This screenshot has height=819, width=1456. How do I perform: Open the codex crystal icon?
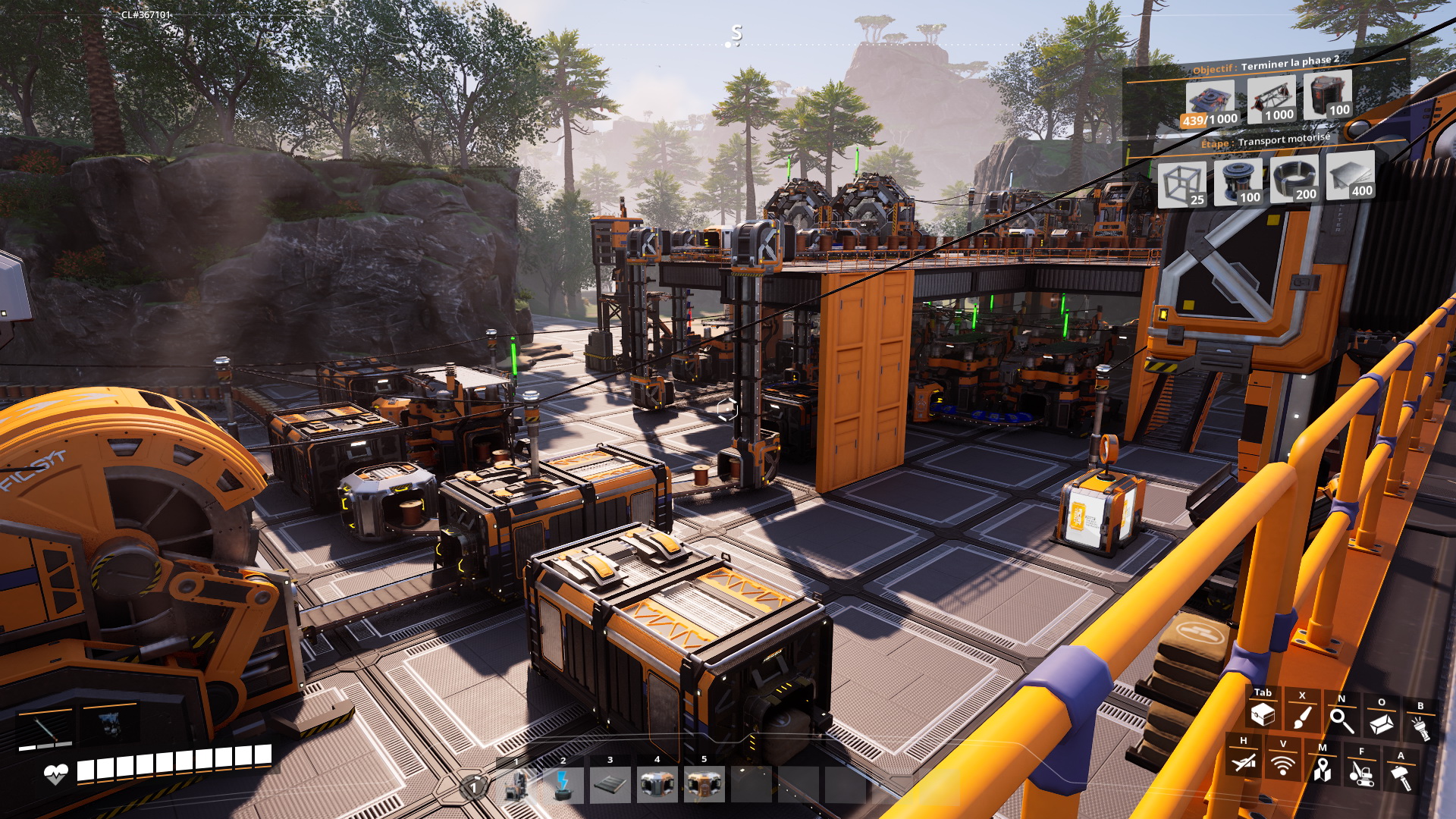click(x=1381, y=723)
